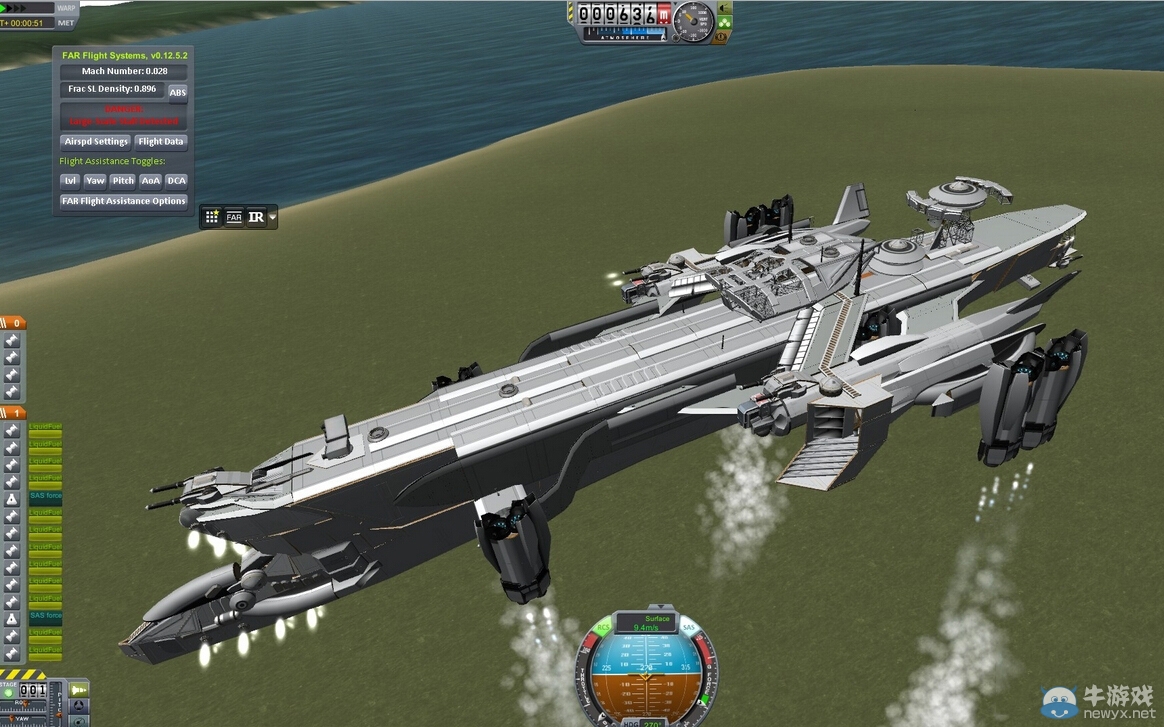Toggle the Pitch flight assistance

click(x=123, y=181)
